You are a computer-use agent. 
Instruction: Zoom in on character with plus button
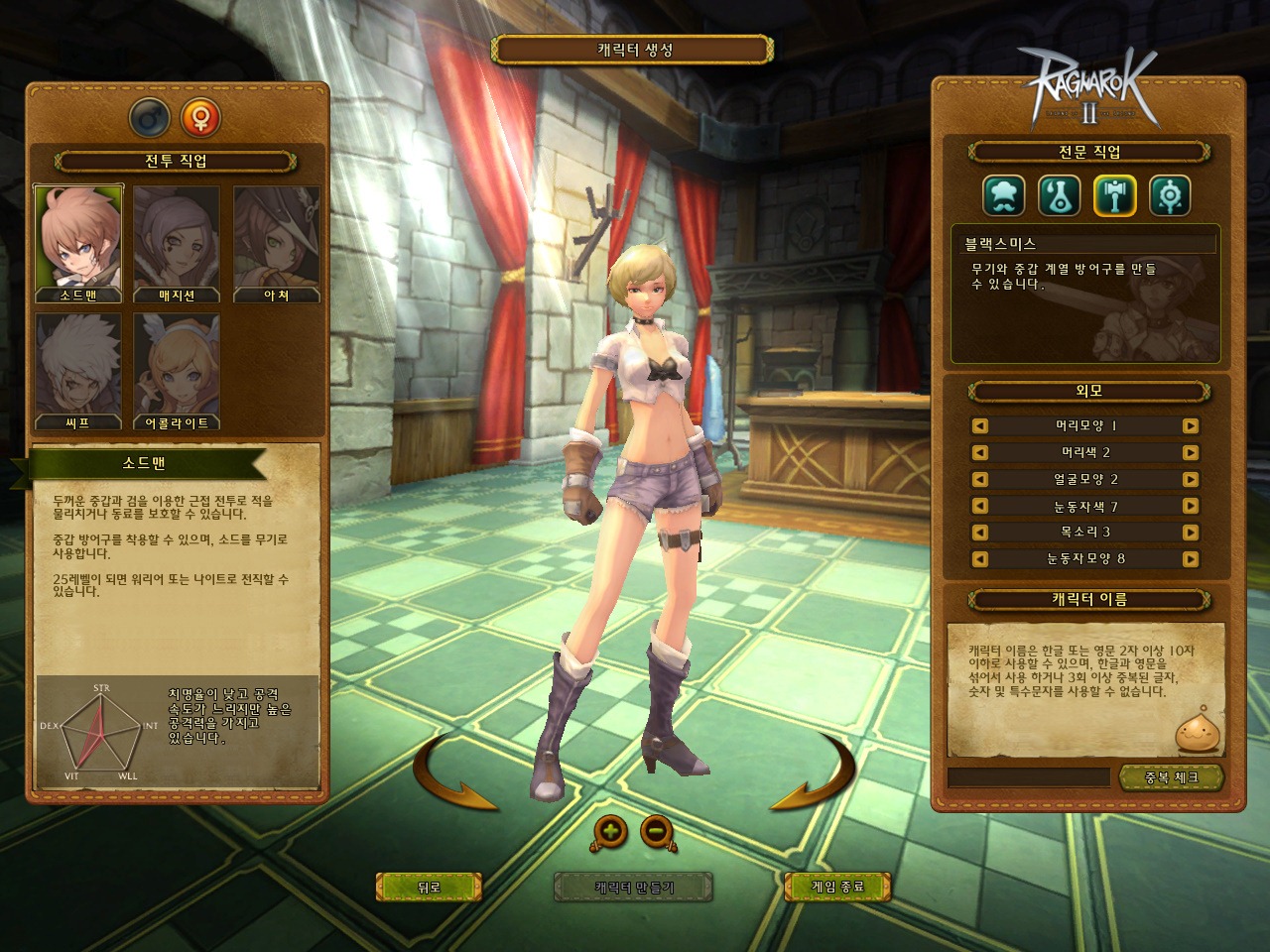tap(610, 830)
